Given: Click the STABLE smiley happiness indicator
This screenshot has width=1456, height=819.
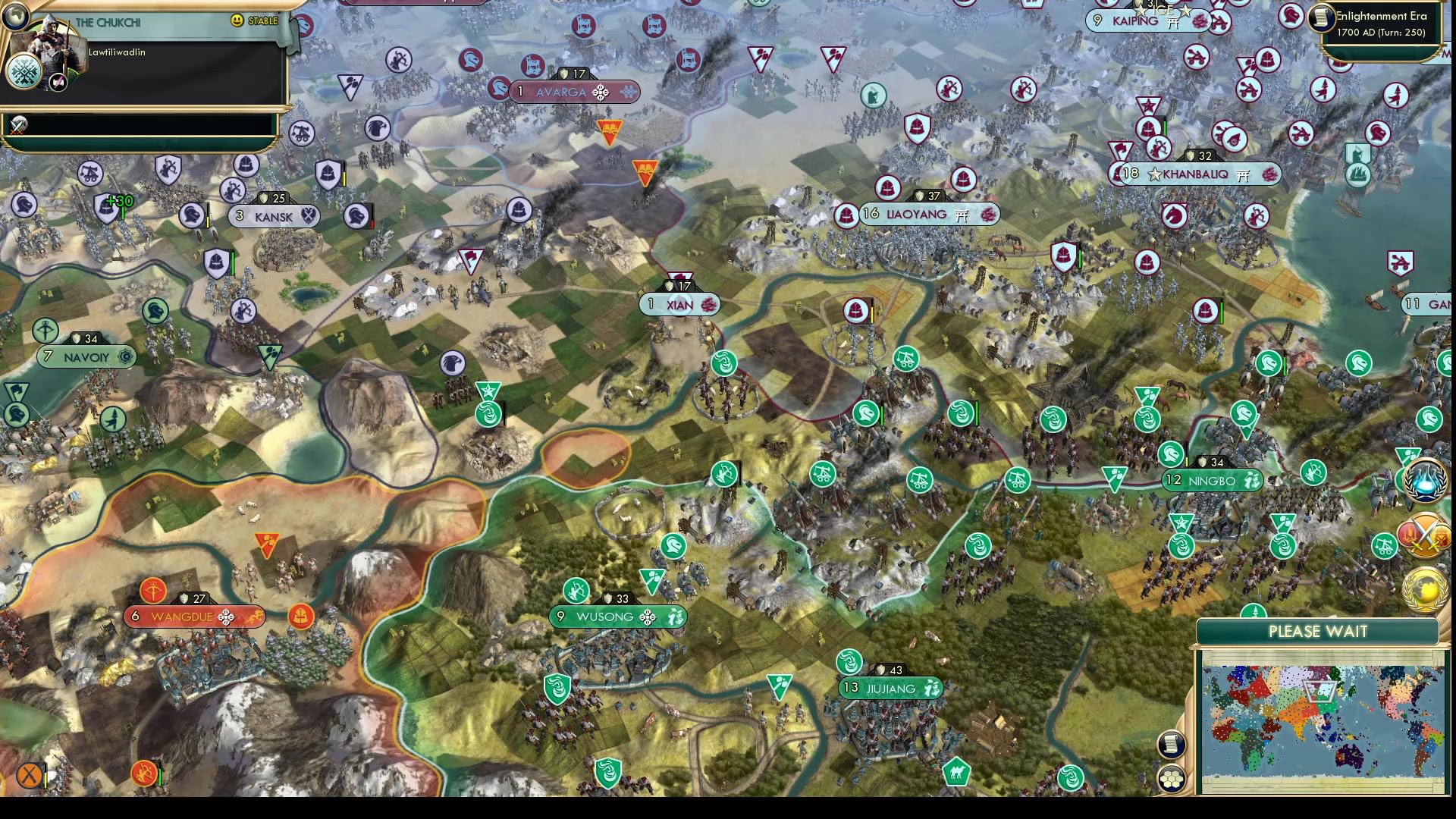Looking at the screenshot, I should (237, 20).
